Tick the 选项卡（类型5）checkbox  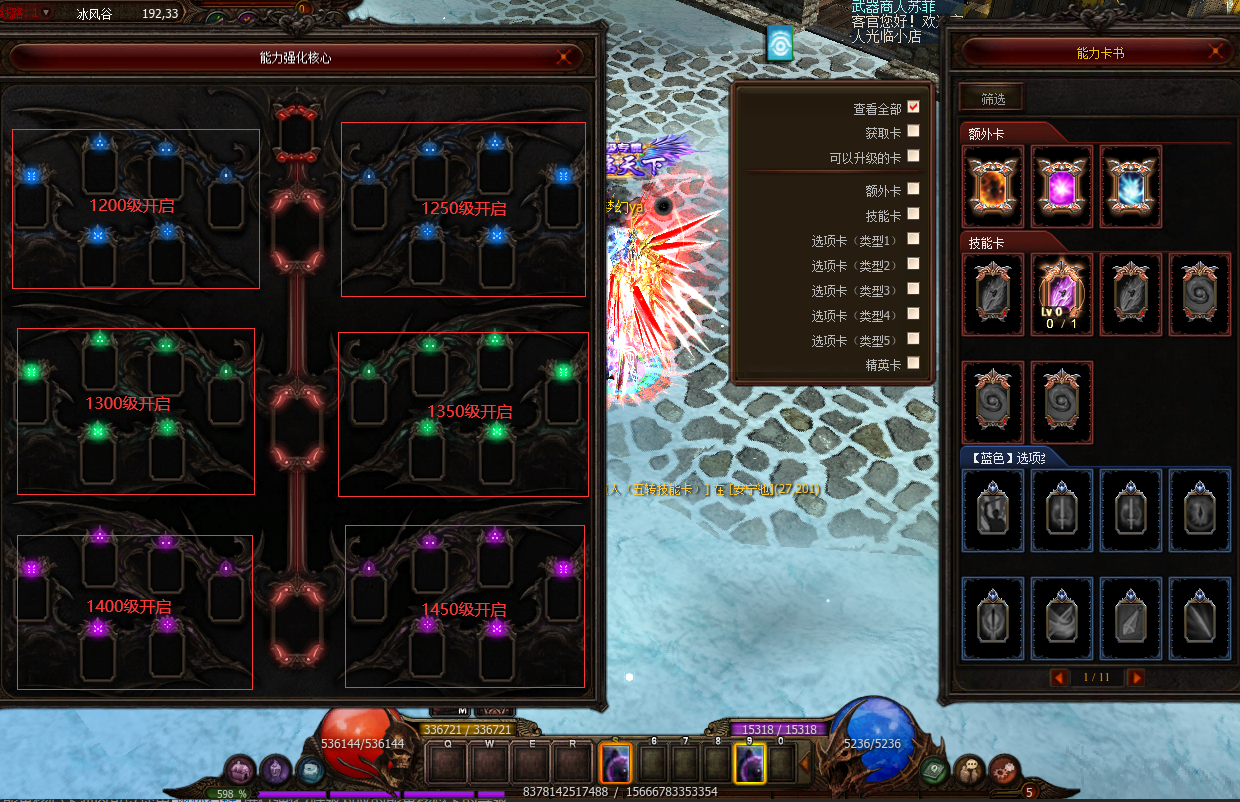(x=913, y=340)
